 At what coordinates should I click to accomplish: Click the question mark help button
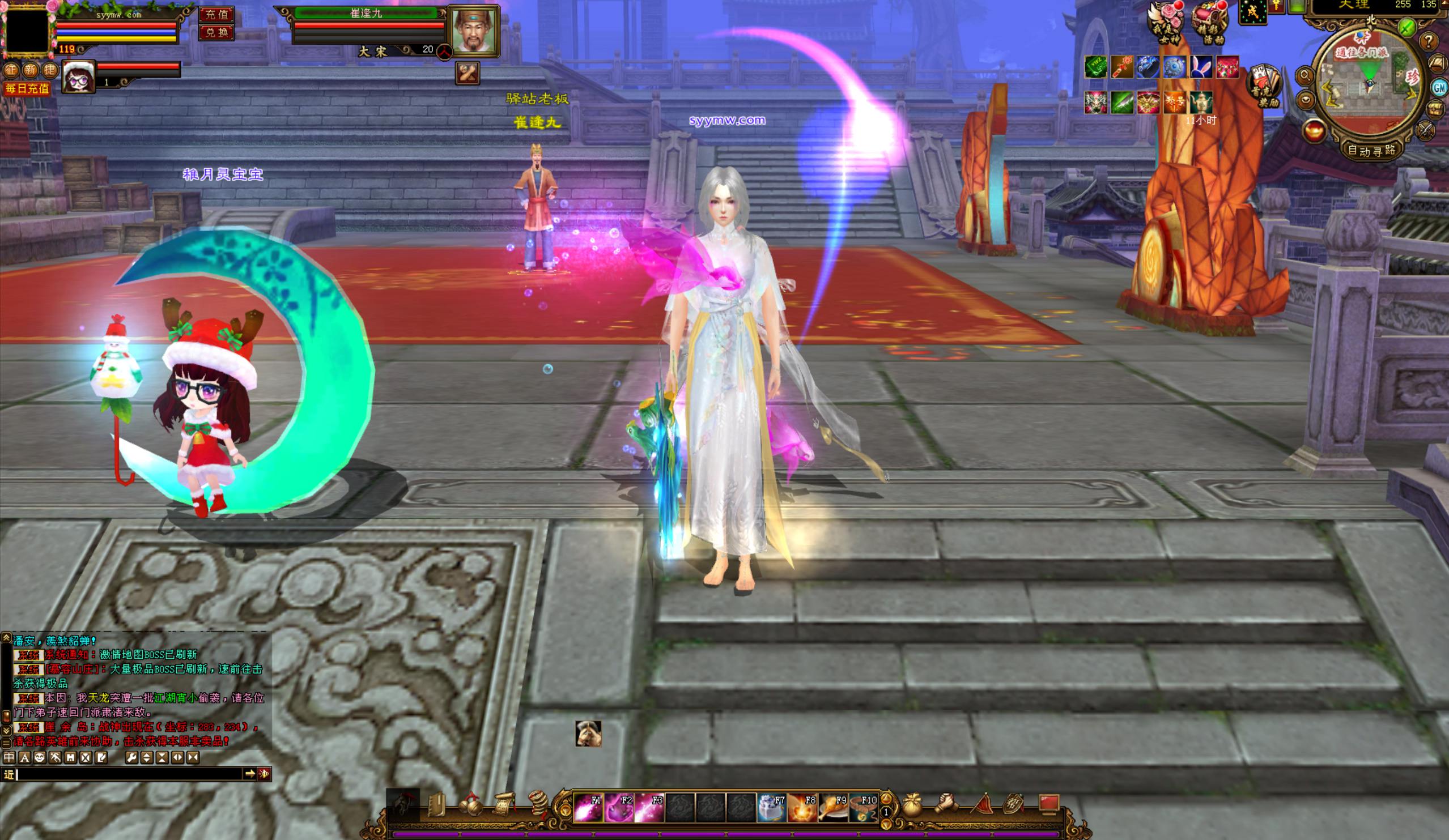coord(1428,41)
